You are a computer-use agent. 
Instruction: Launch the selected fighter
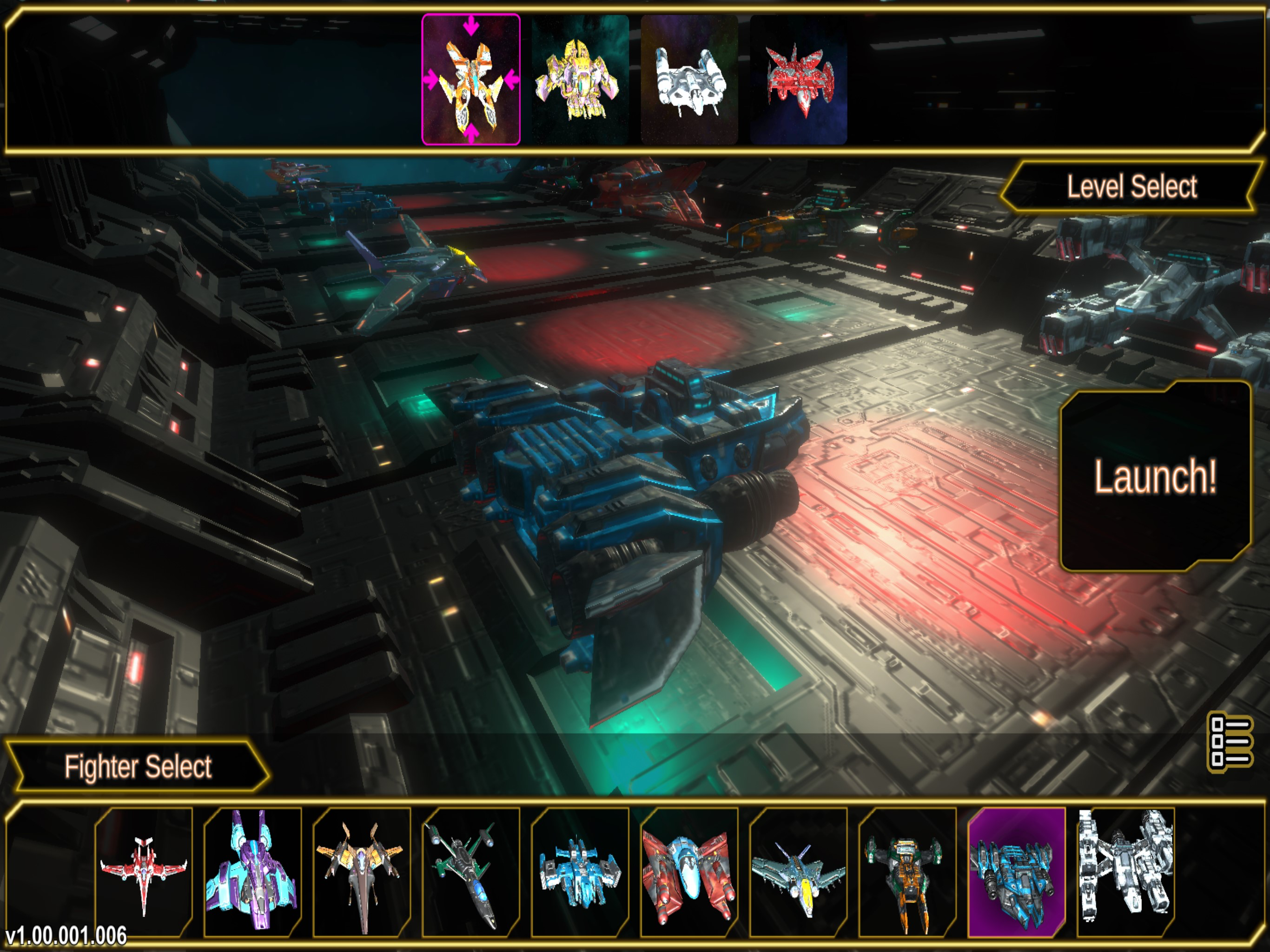pyautogui.click(x=1155, y=476)
